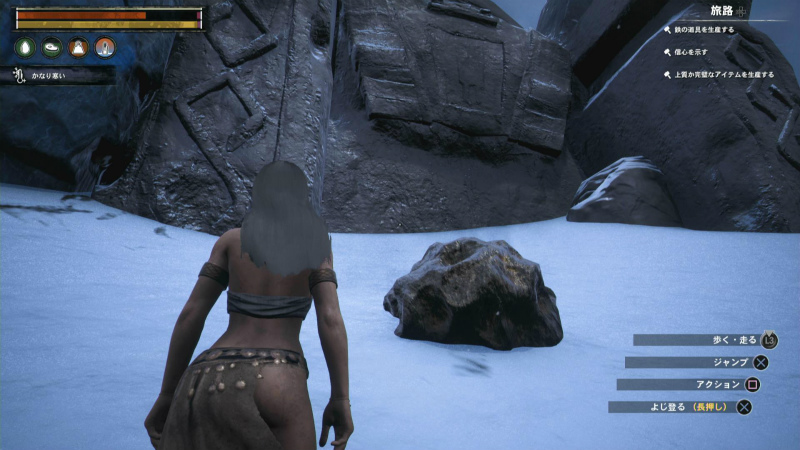Select the 鉄の道具を生産する journey step
This screenshot has height=450, width=800.
point(702,30)
